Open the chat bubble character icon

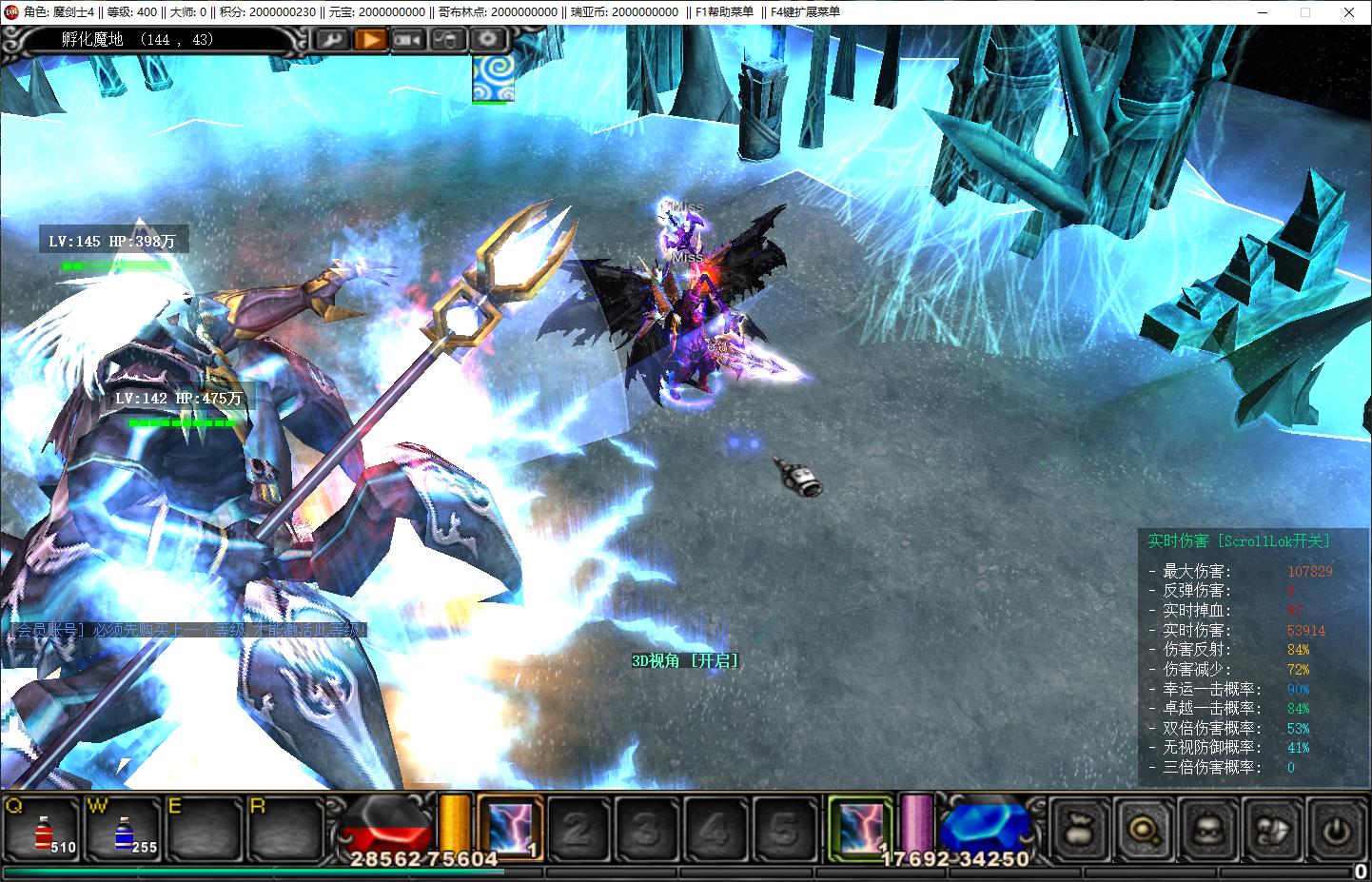1272,831
